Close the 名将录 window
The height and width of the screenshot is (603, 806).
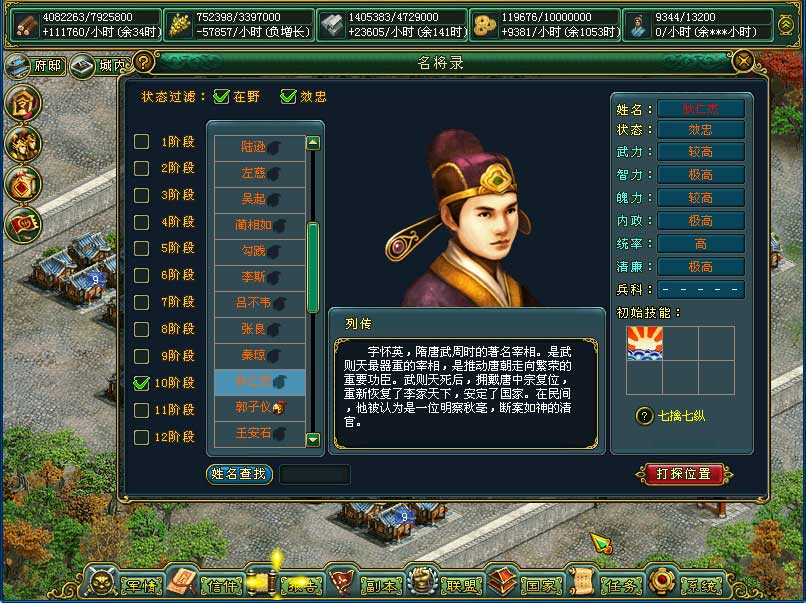743,62
